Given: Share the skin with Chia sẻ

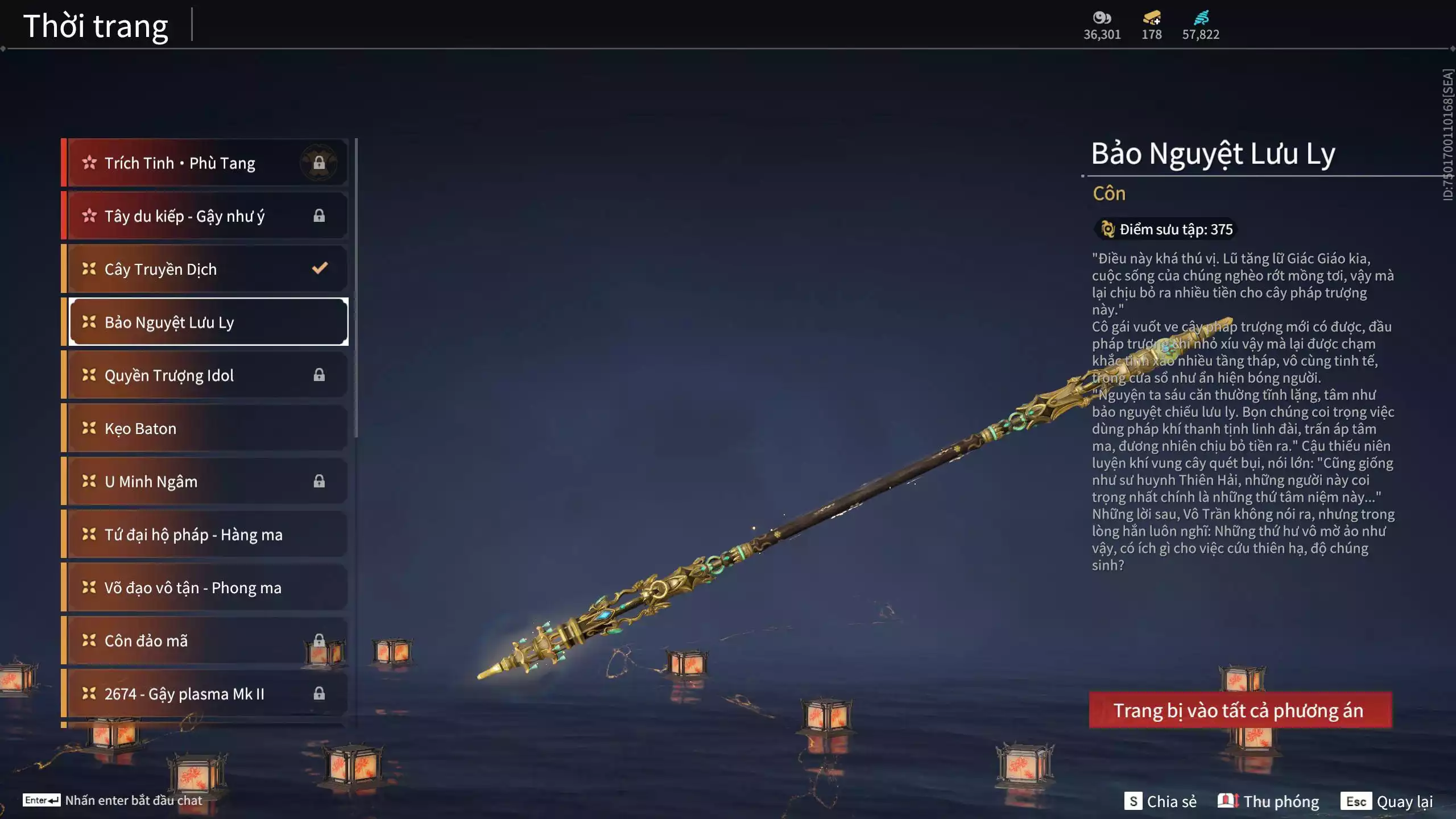Looking at the screenshot, I should coord(1160,801).
